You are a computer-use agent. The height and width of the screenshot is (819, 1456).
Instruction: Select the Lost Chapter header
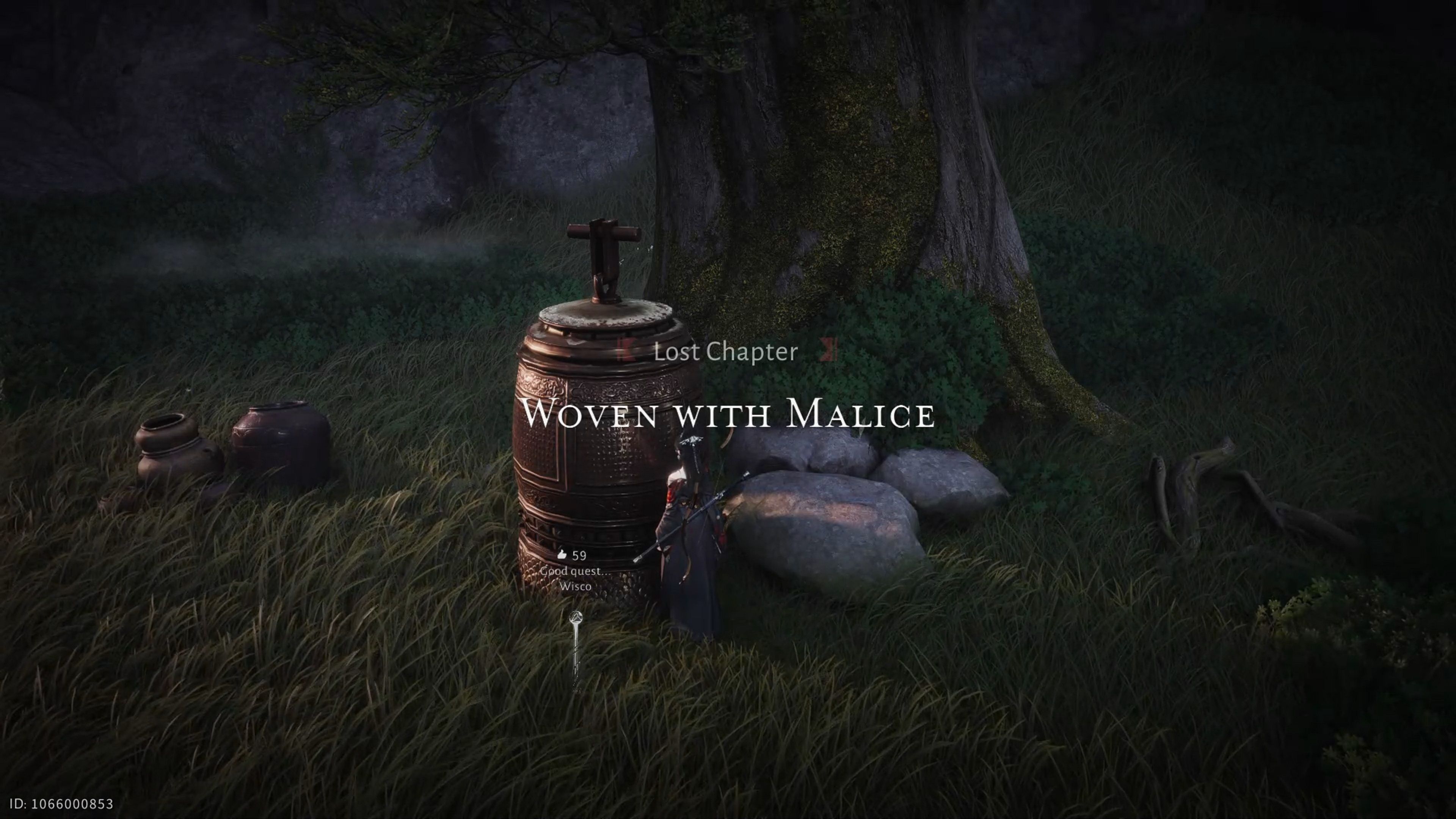(x=725, y=352)
